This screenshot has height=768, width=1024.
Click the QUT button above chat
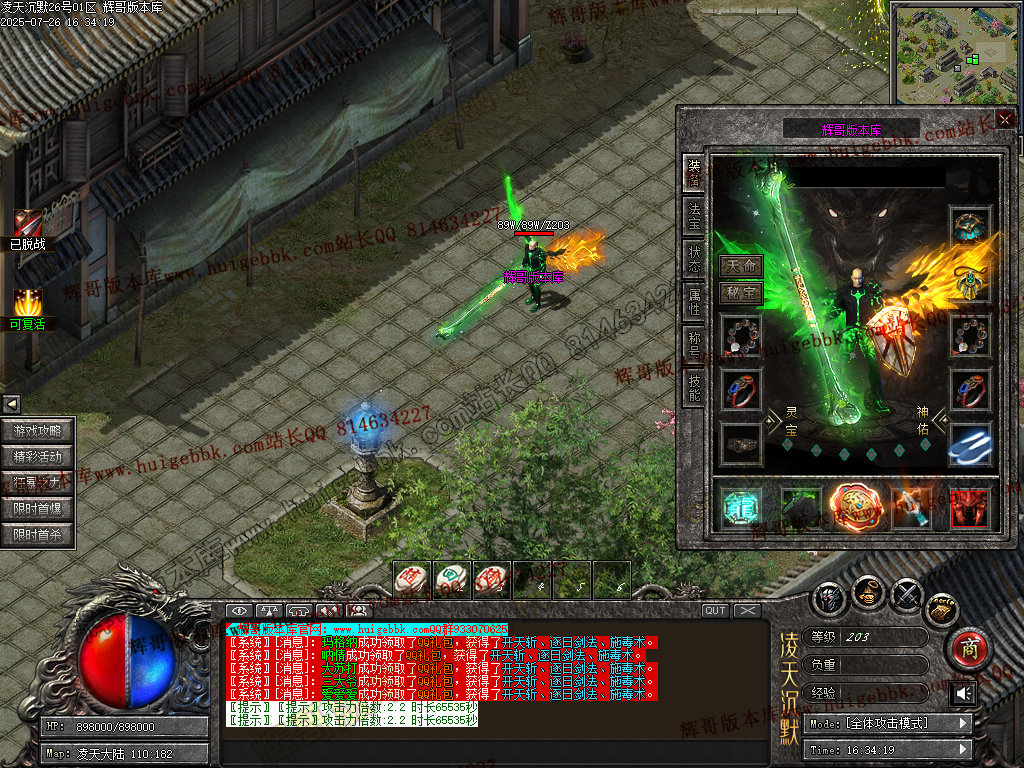click(x=715, y=610)
